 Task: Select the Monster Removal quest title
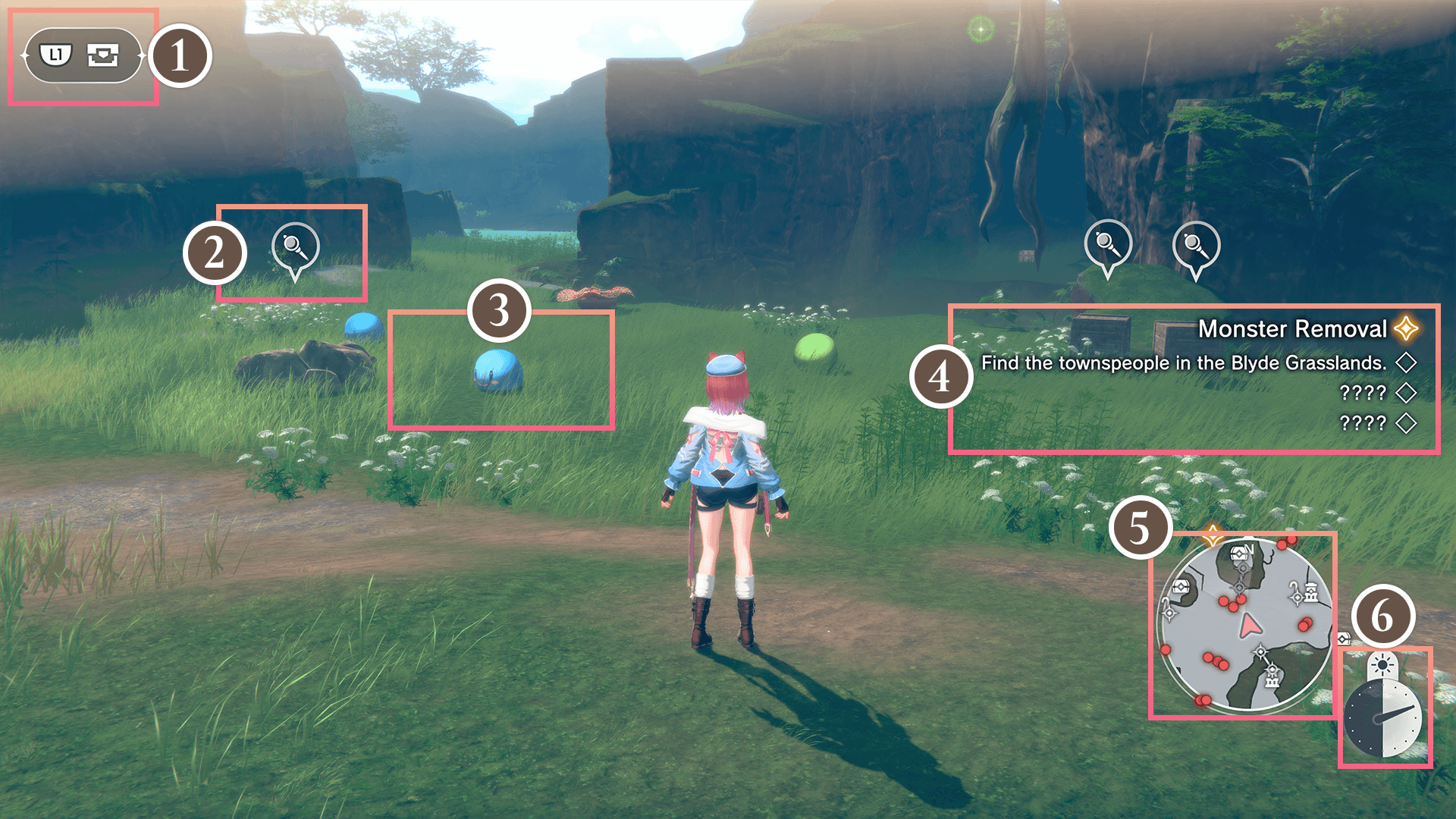[x=1291, y=328]
